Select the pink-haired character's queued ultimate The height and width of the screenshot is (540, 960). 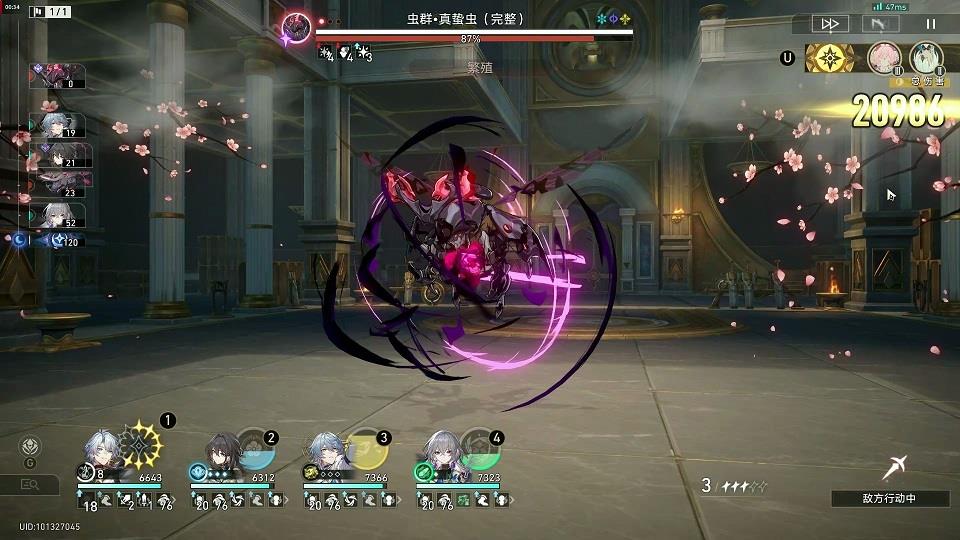(x=884, y=57)
